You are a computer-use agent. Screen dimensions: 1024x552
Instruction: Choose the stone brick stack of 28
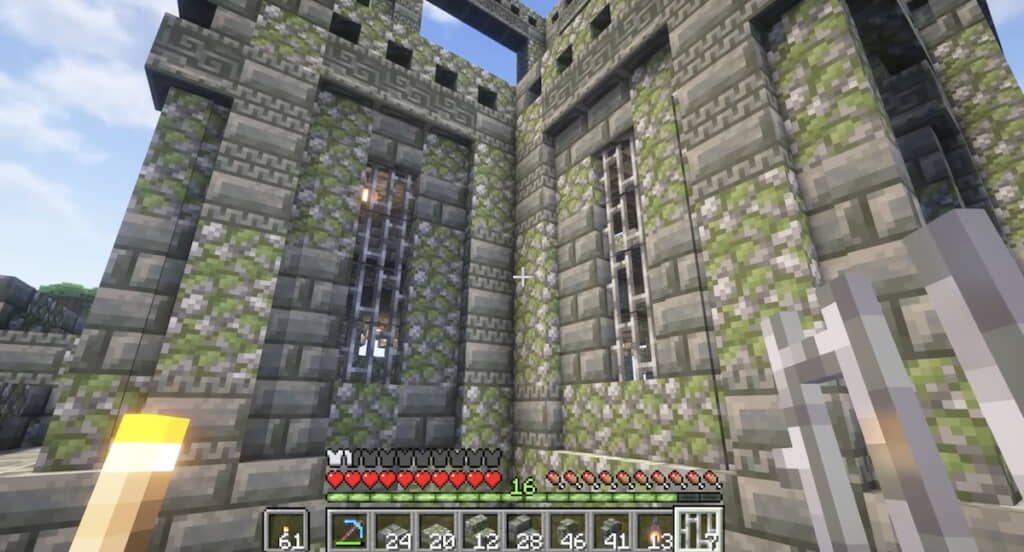click(524, 530)
